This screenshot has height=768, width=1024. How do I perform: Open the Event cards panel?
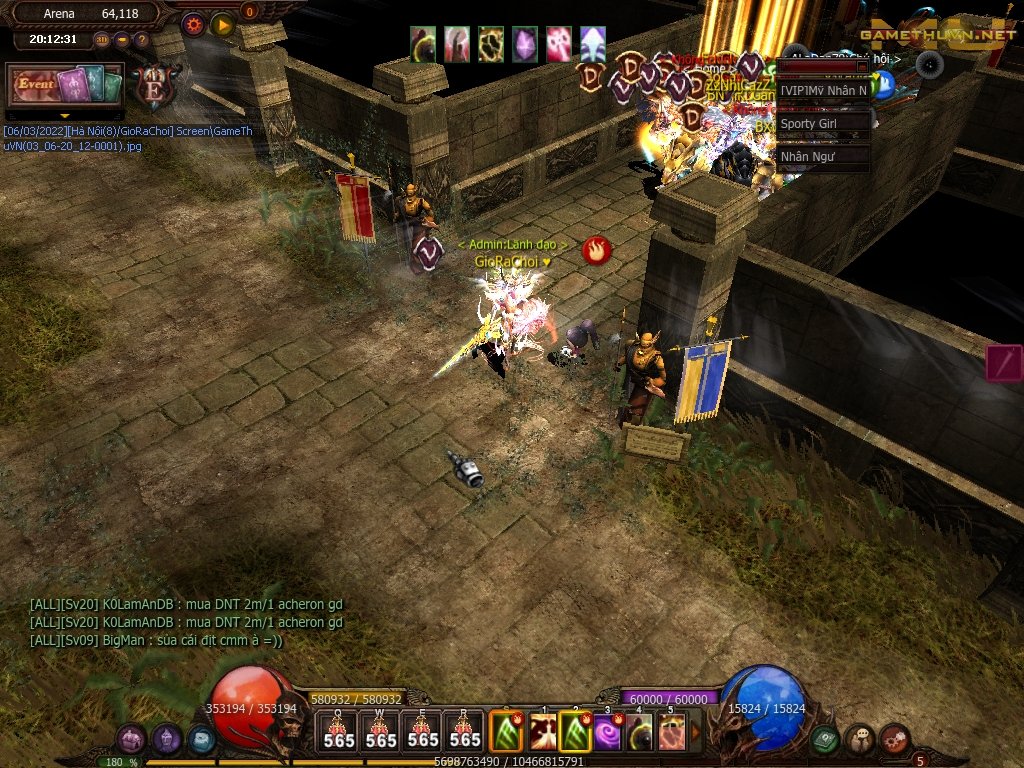64,85
